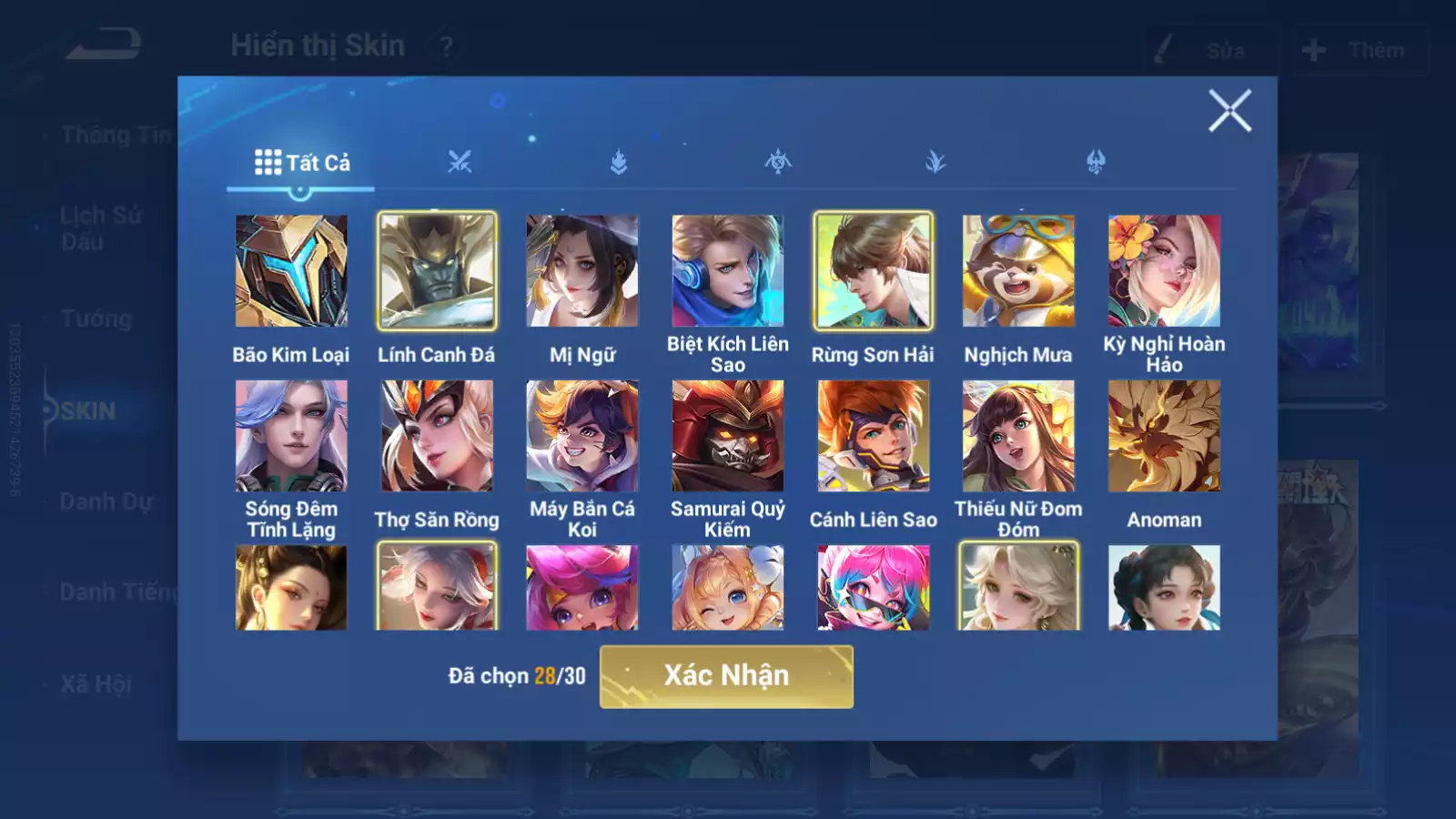Select Kỳ Nghỉ Hoàn Hảo skin
This screenshot has width=1456, height=819.
click(1164, 271)
